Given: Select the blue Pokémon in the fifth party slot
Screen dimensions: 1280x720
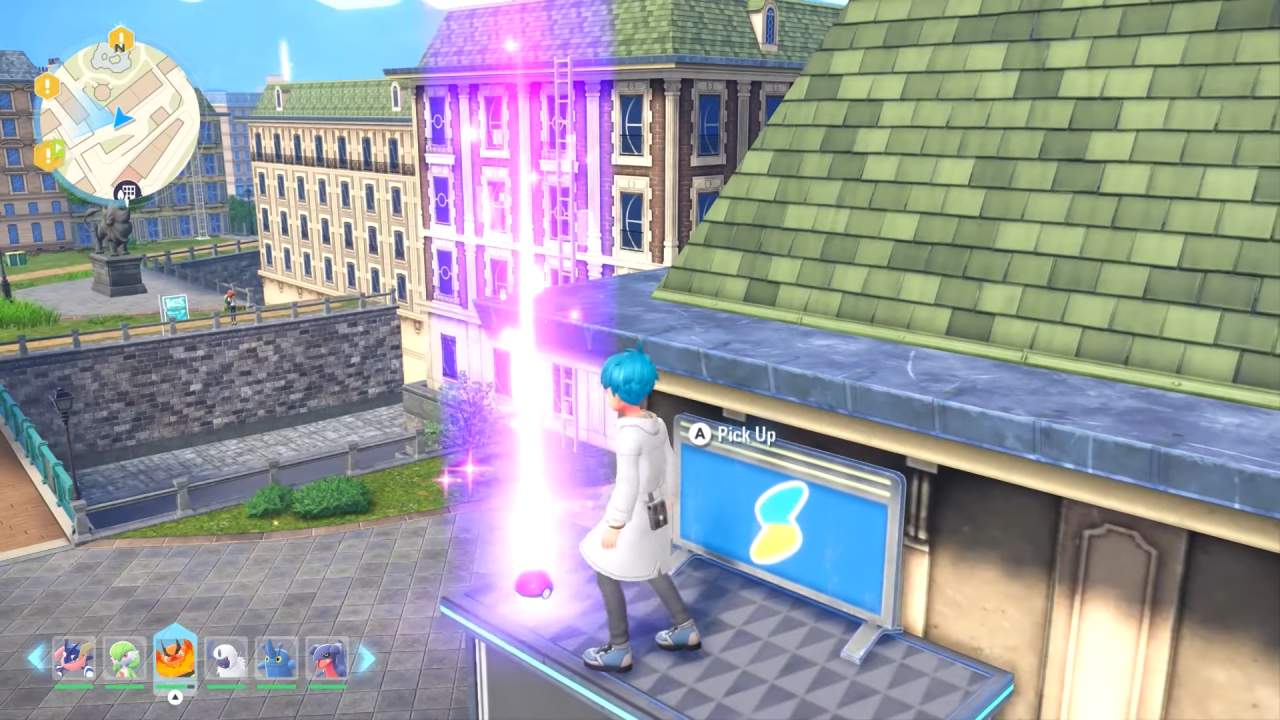Looking at the screenshot, I should (276, 658).
